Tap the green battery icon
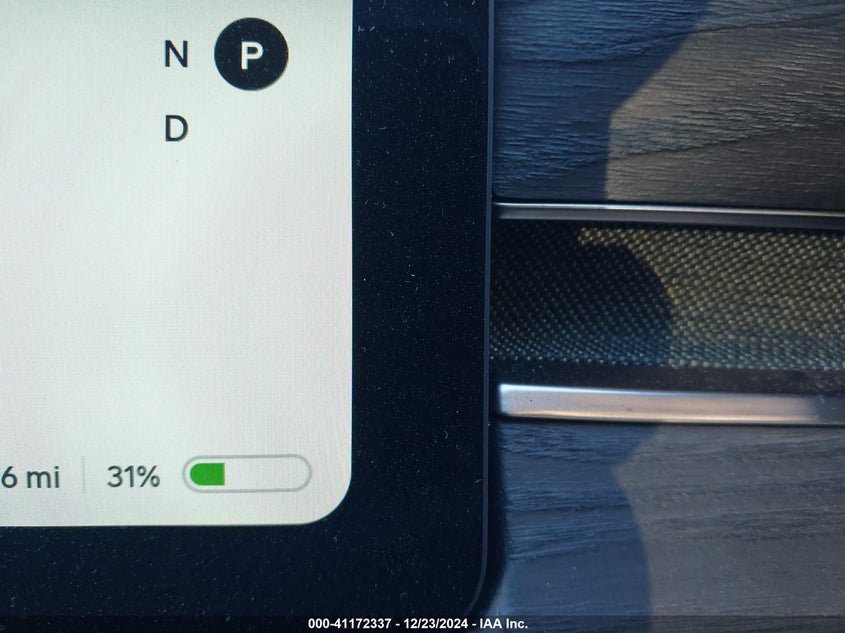This screenshot has width=845, height=633. (246, 474)
